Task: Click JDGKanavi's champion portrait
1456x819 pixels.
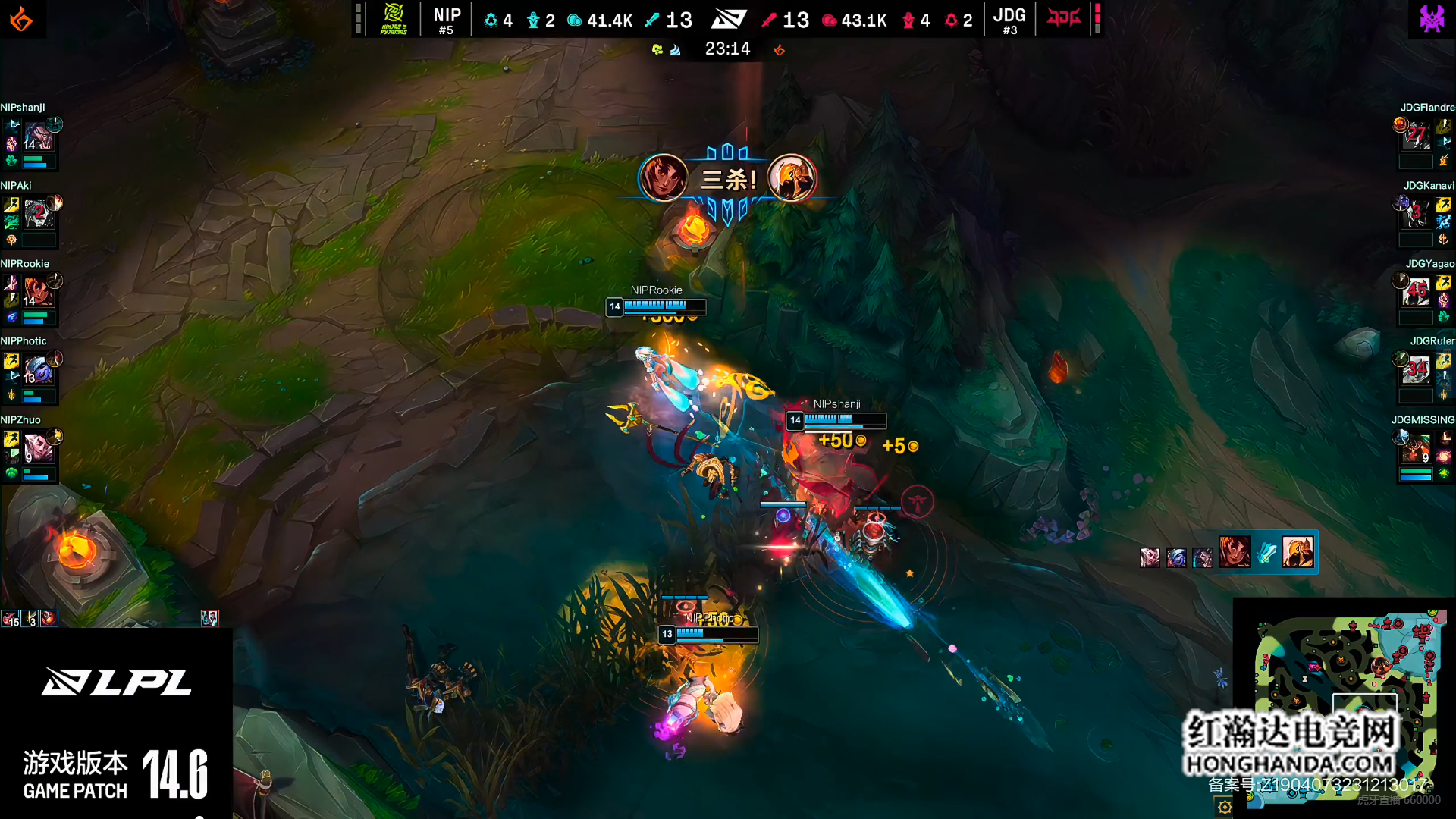Action: pos(1415,215)
